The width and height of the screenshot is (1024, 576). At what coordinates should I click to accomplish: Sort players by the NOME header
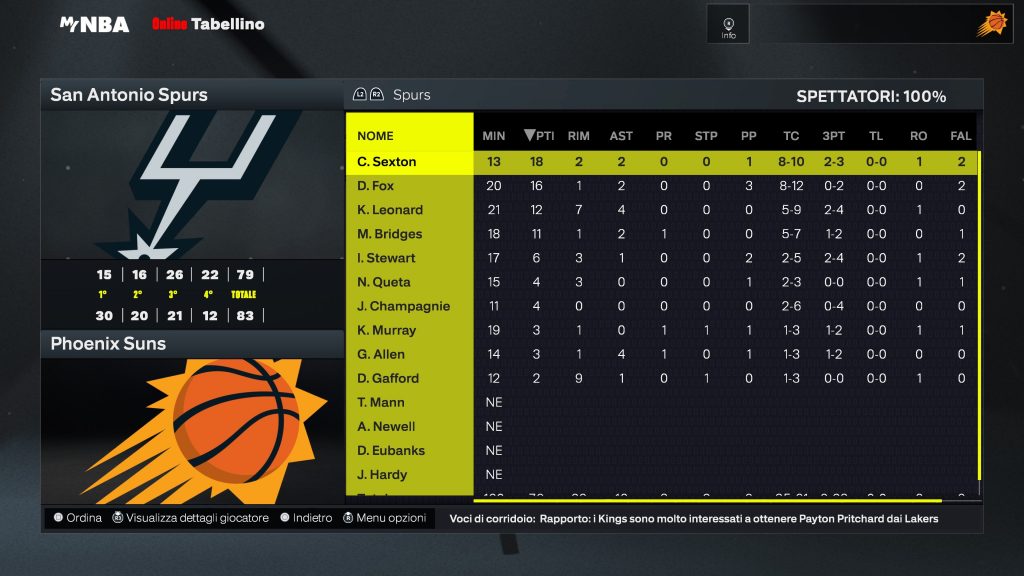click(376, 136)
